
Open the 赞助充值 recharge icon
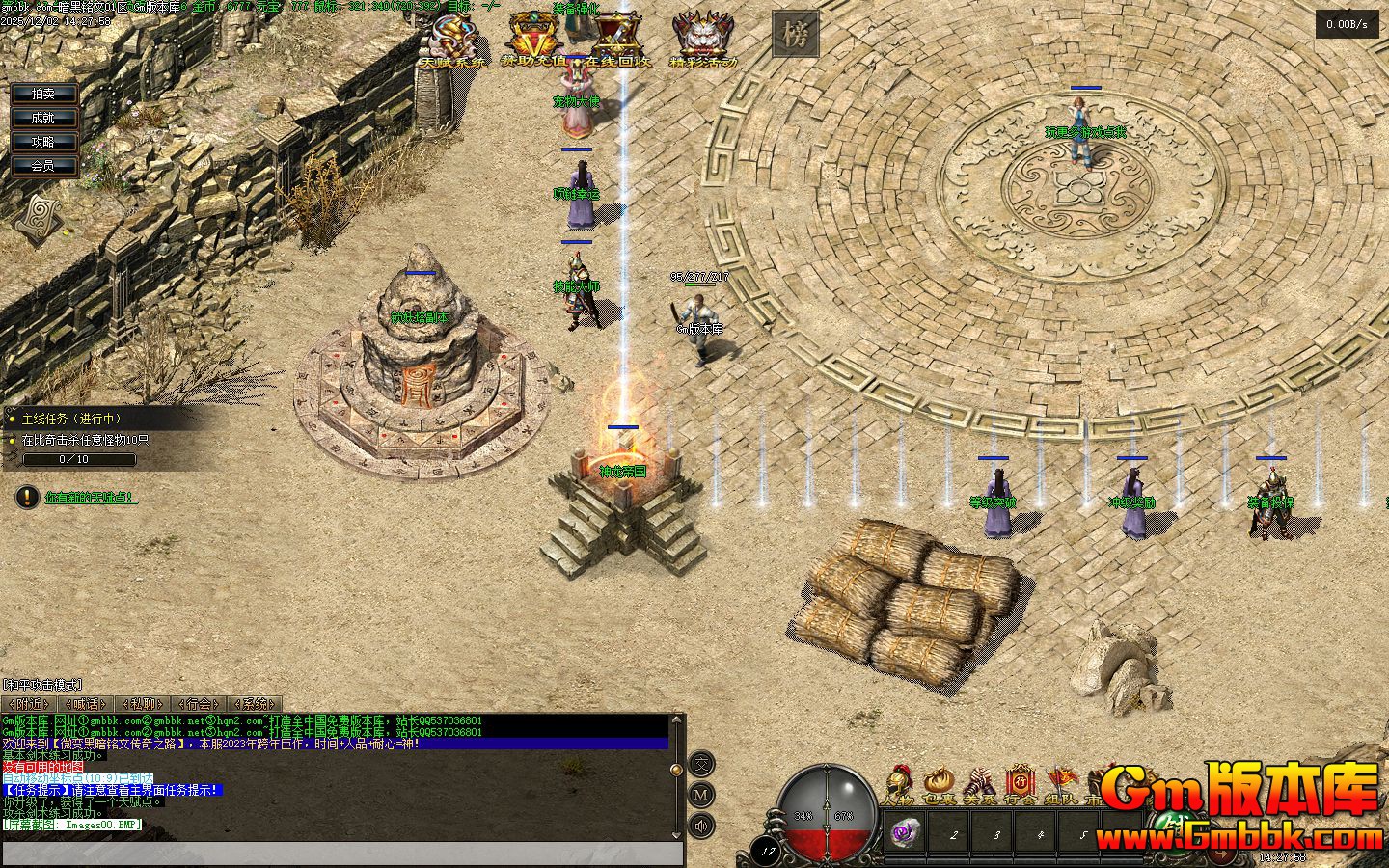(x=533, y=41)
